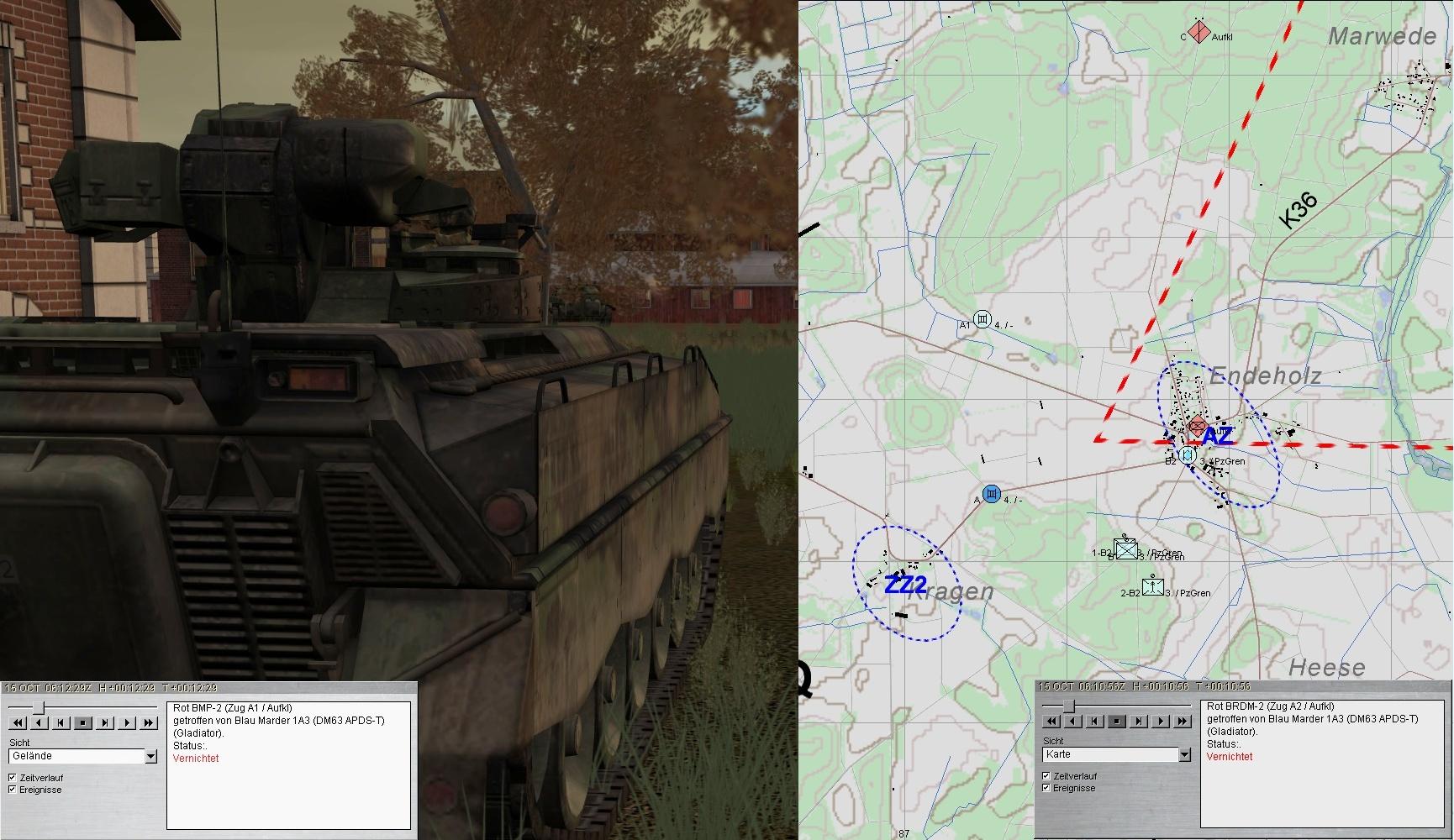Select the 2-B2 PzGren unit marker

(x=1152, y=587)
